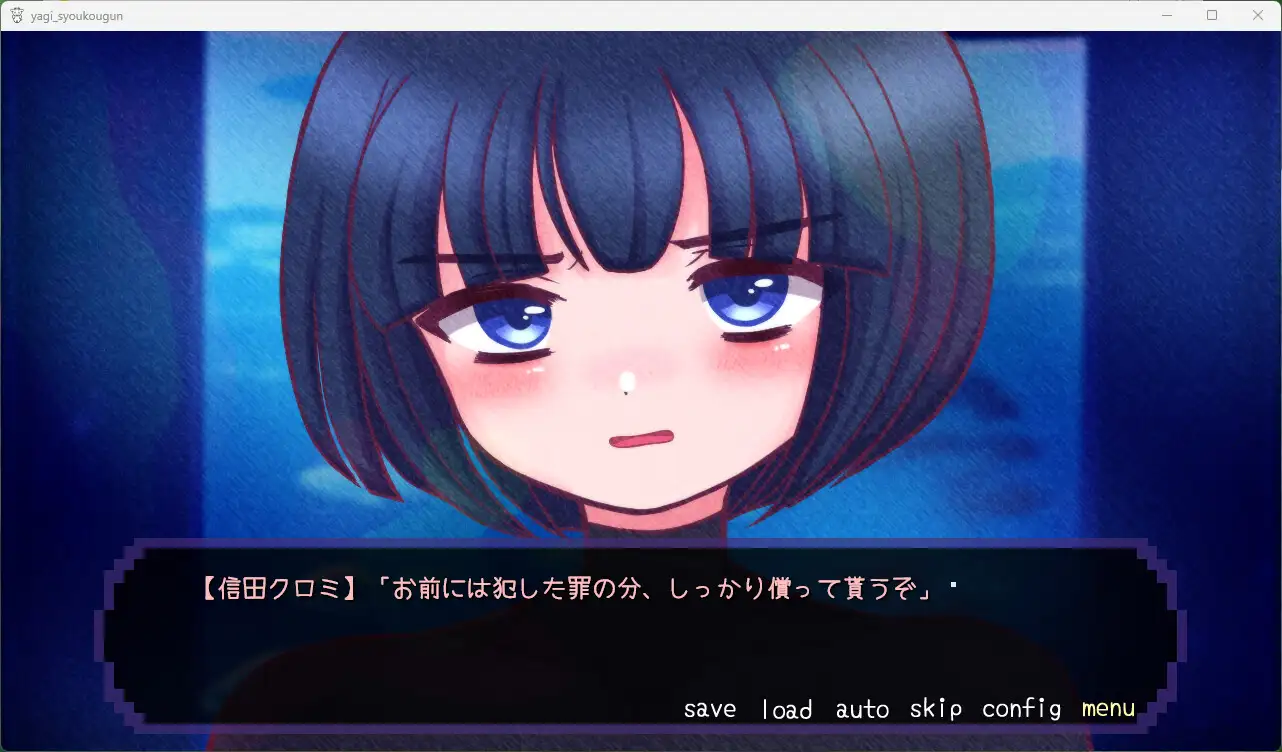Open the save screen
The height and width of the screenshot is (752, 1282).
point(709,708)
